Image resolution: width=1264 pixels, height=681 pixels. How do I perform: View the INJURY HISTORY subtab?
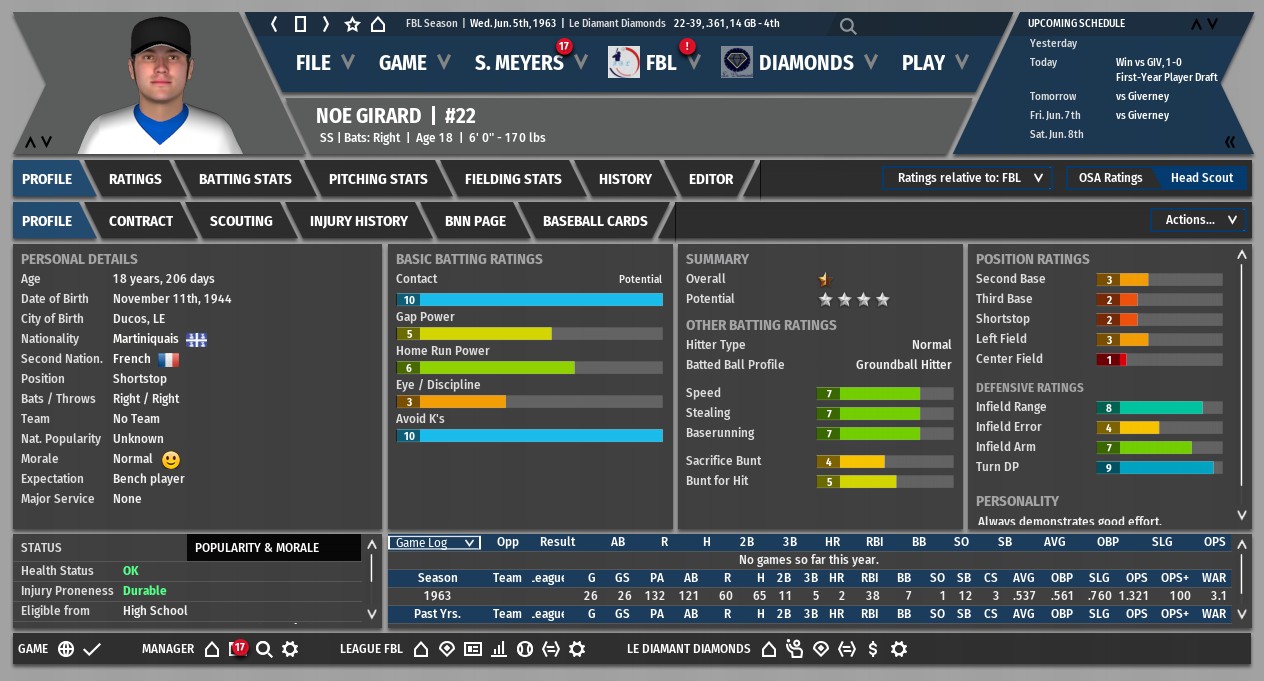[359, 221]
